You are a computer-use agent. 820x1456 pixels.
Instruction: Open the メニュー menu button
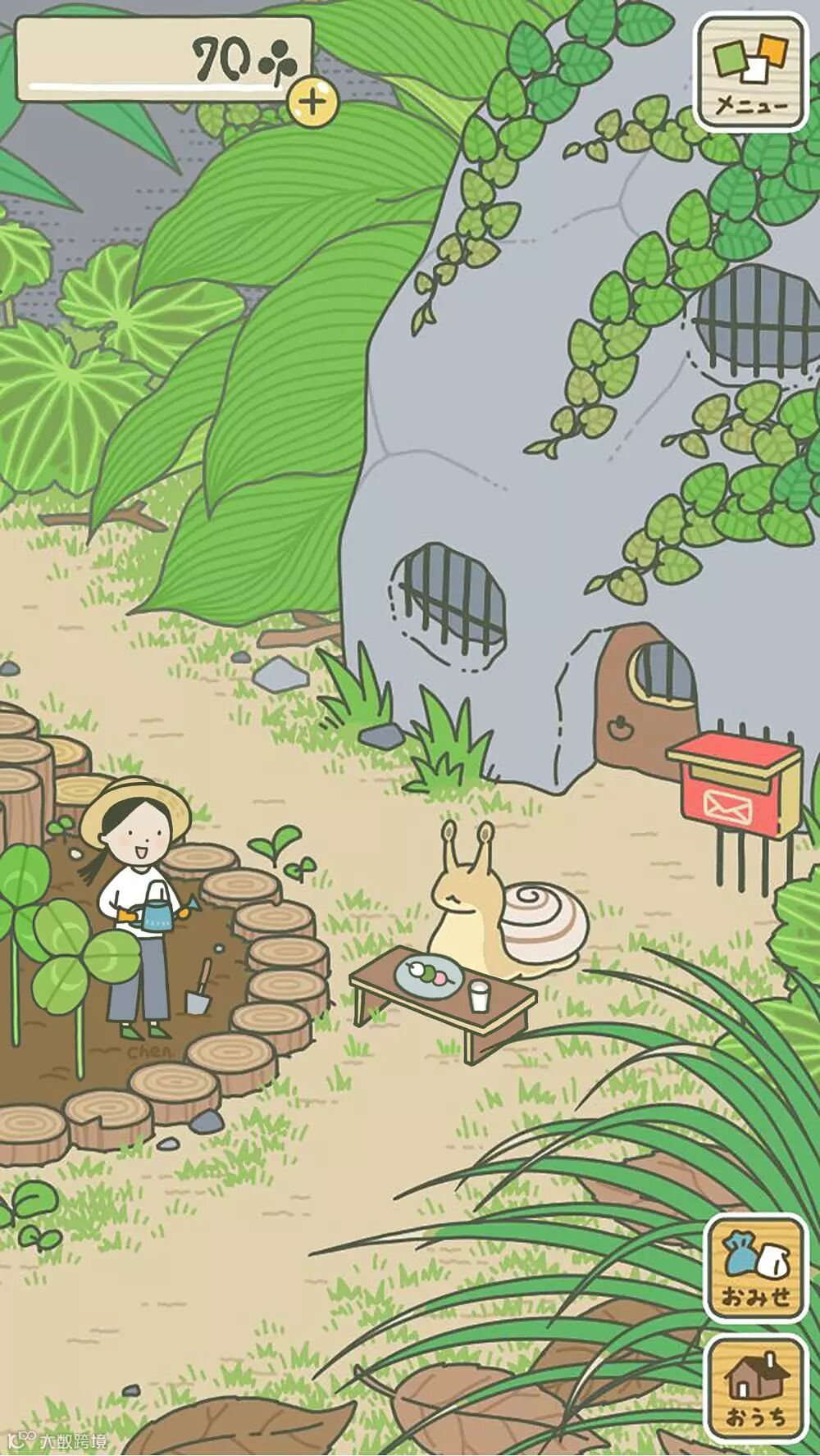coord(750,72)
